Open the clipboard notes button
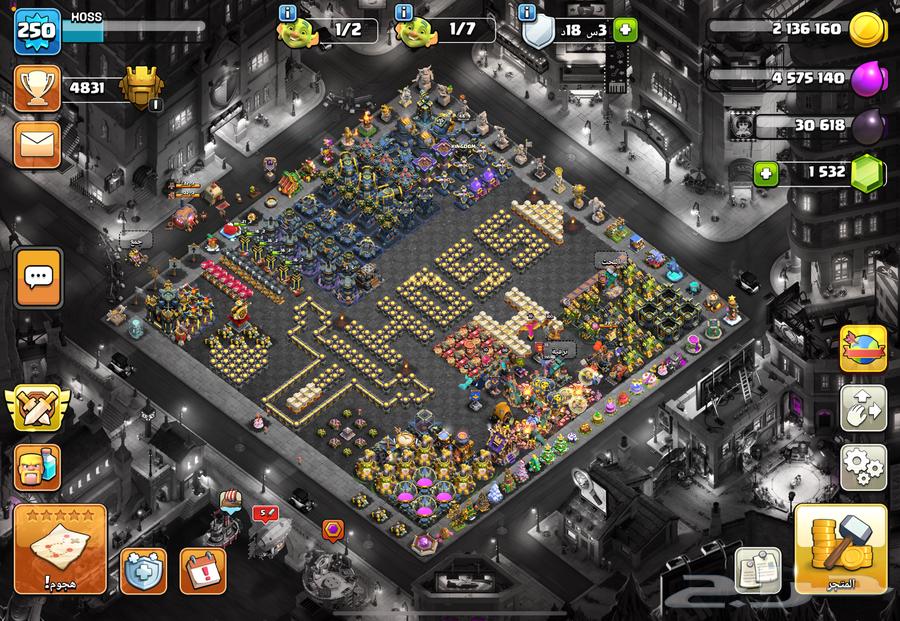 click(757, 568)
